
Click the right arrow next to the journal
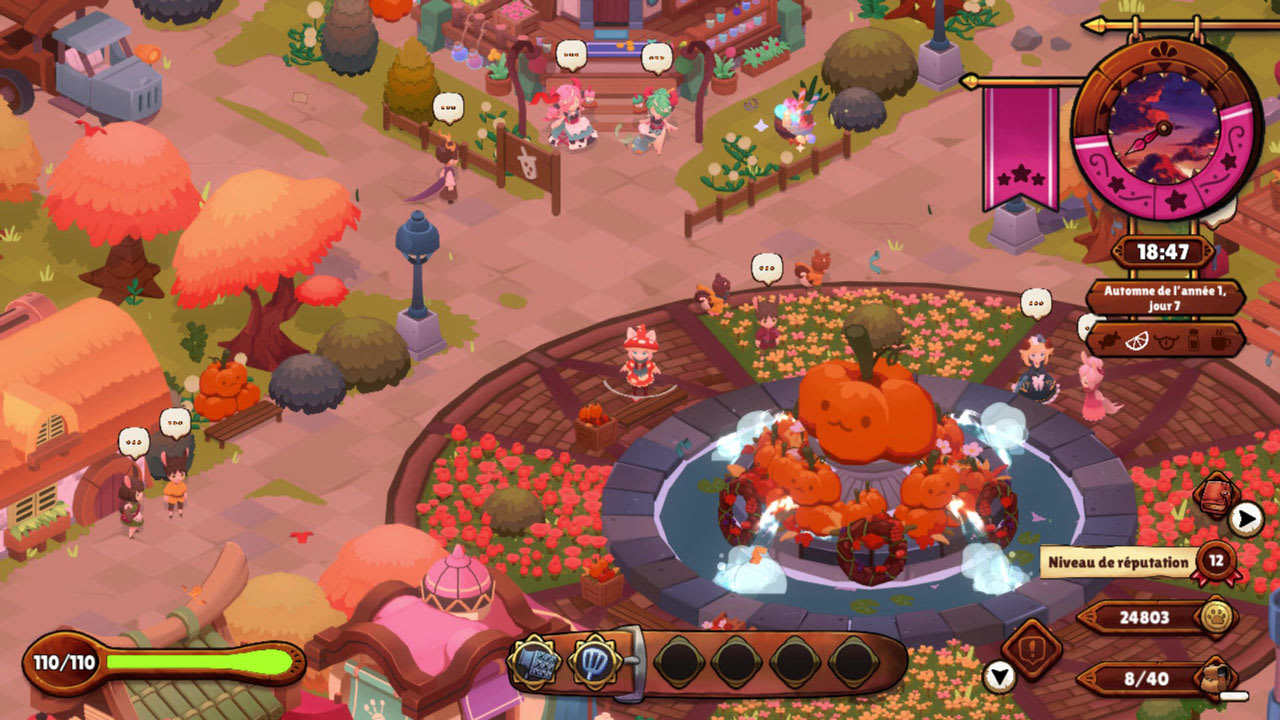pyautogui.click(x=1245, y=517)
